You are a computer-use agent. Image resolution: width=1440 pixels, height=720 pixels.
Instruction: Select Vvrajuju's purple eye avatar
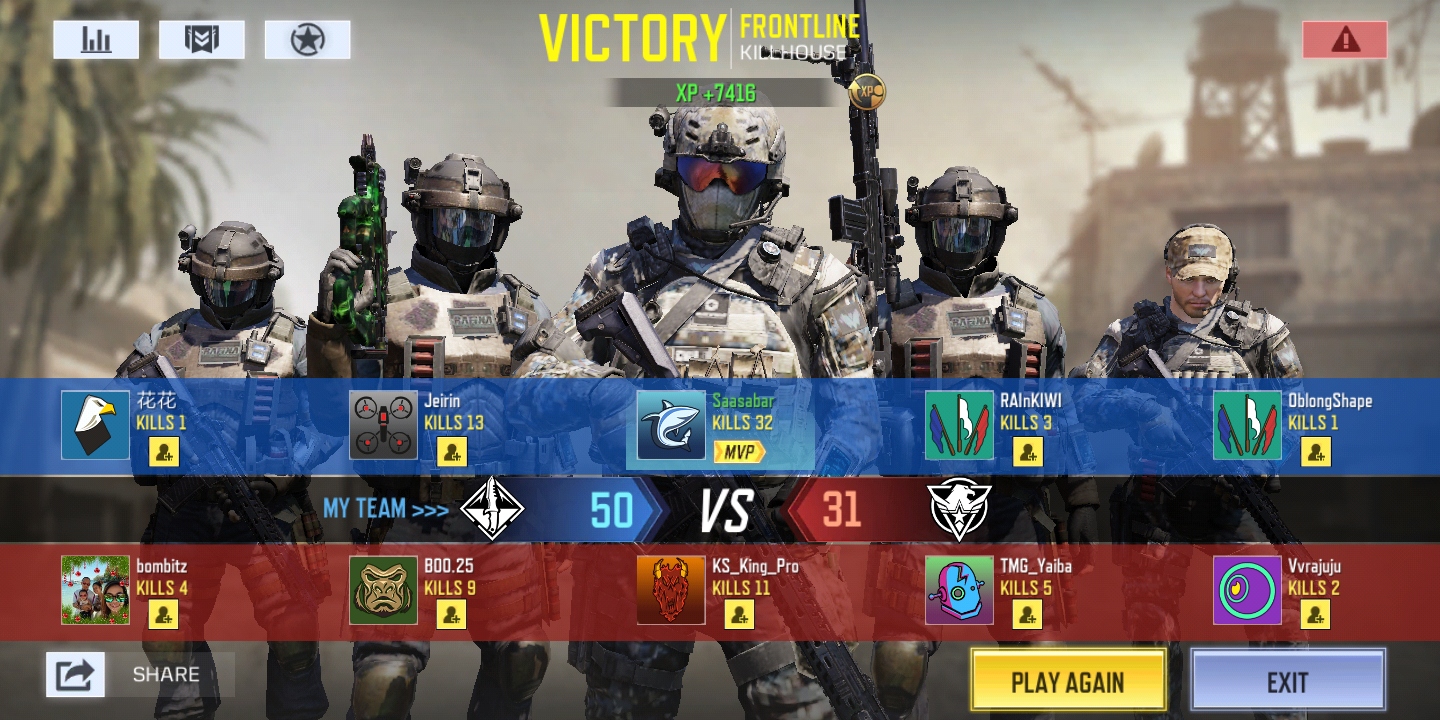pos(1248,590)
